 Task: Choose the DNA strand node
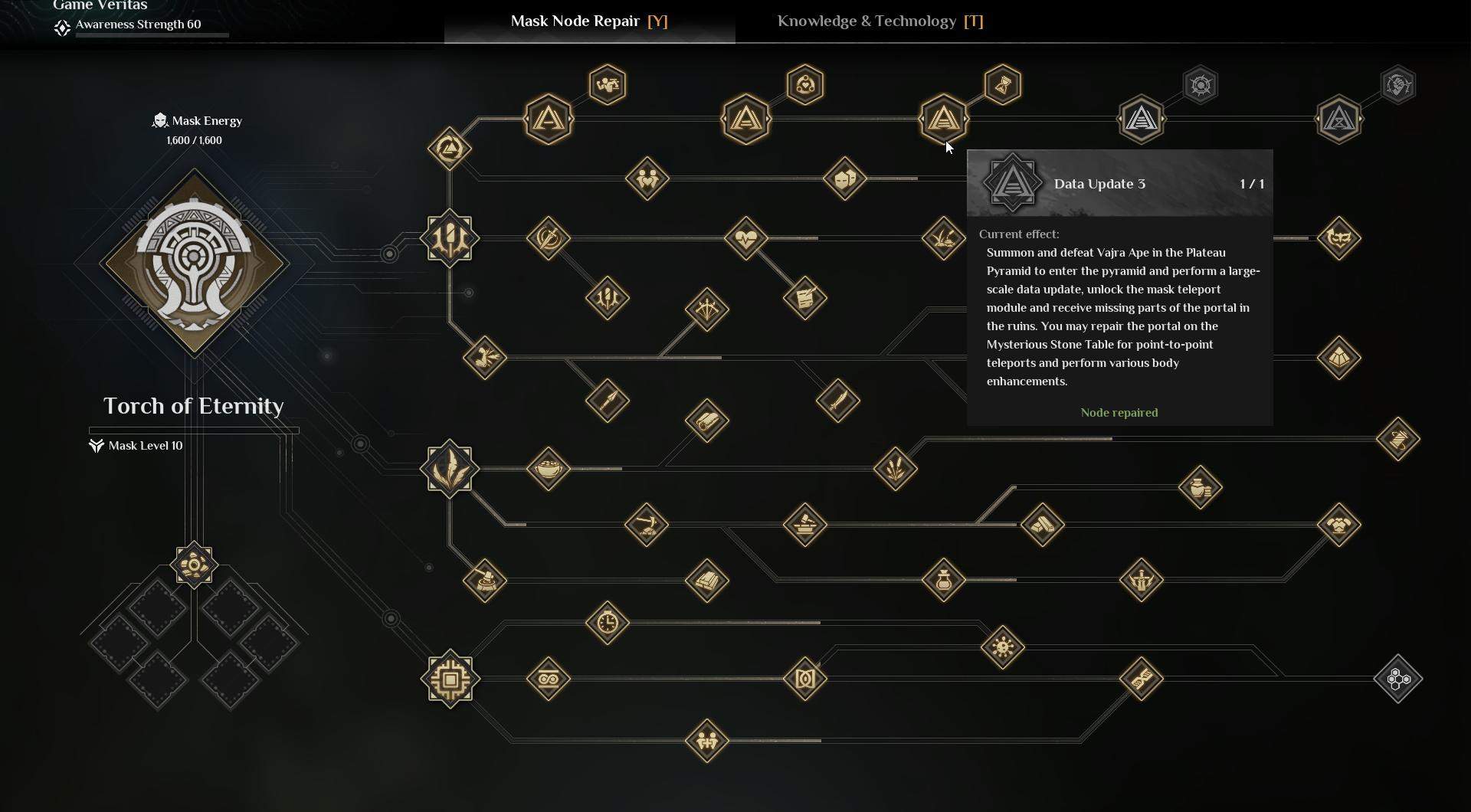[1142, 679]
